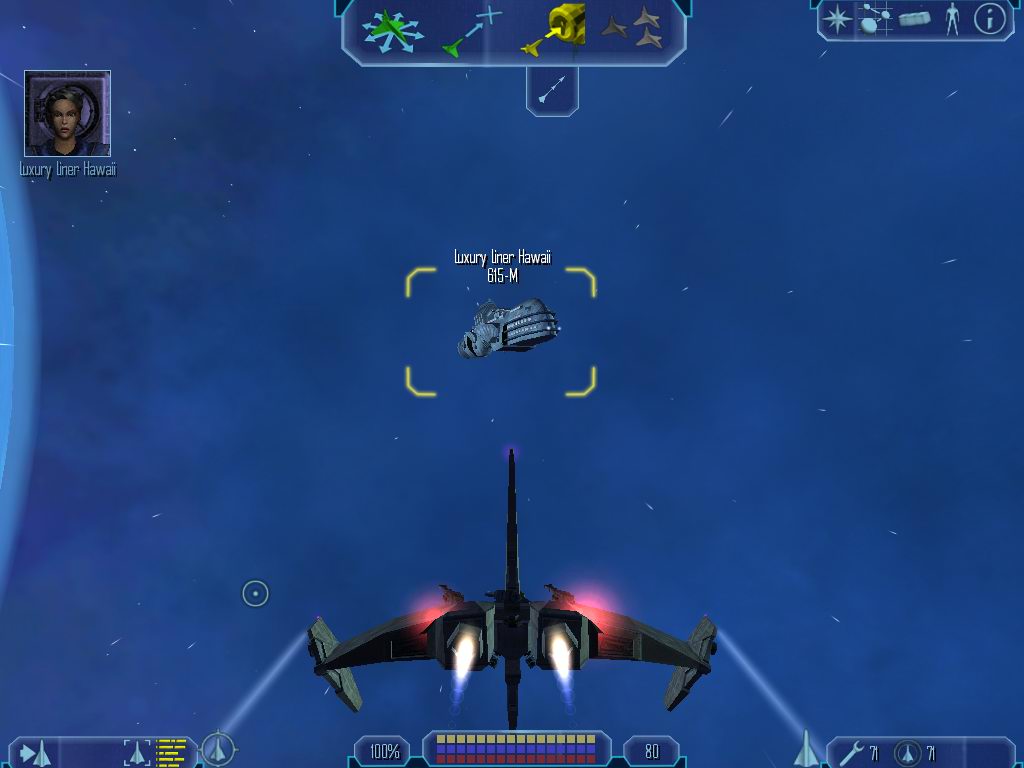Open the Information "i" panel
The image size is (1024, 768).
pyautogui.click(x=989, y=19)
